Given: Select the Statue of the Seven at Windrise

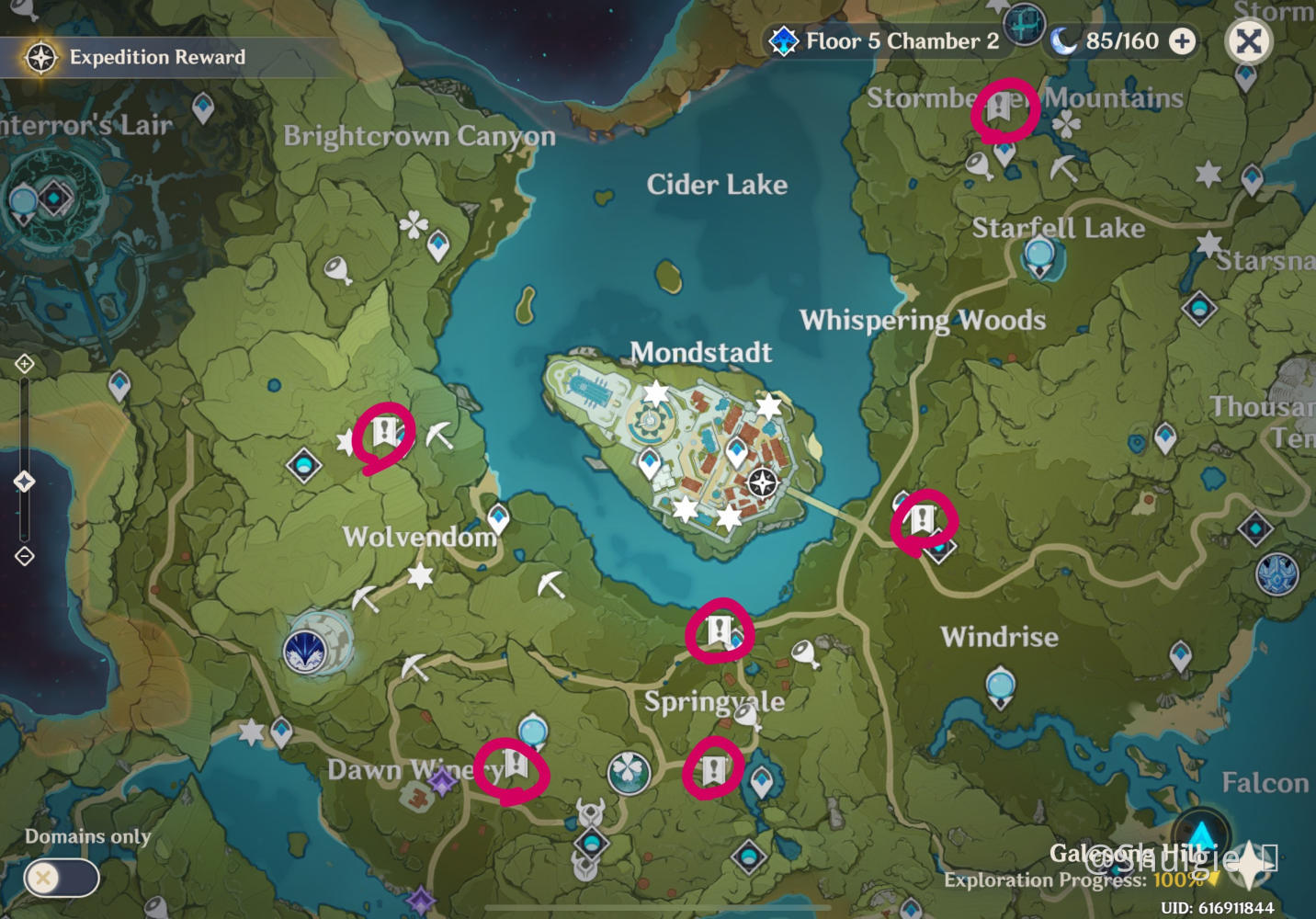Looking at the screenshot, I should 1000,686.
